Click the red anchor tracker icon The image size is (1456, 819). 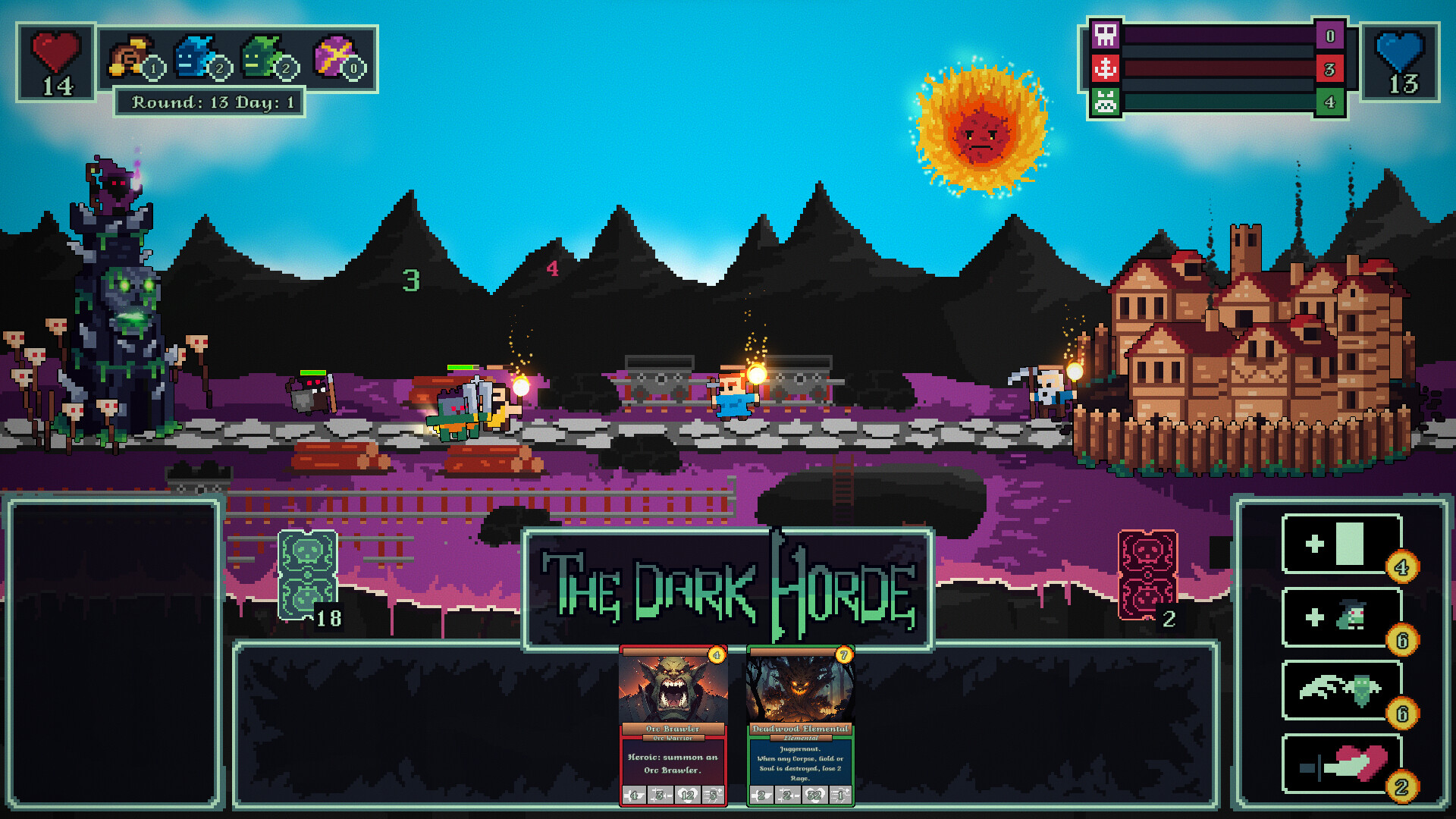point(1105,68)
